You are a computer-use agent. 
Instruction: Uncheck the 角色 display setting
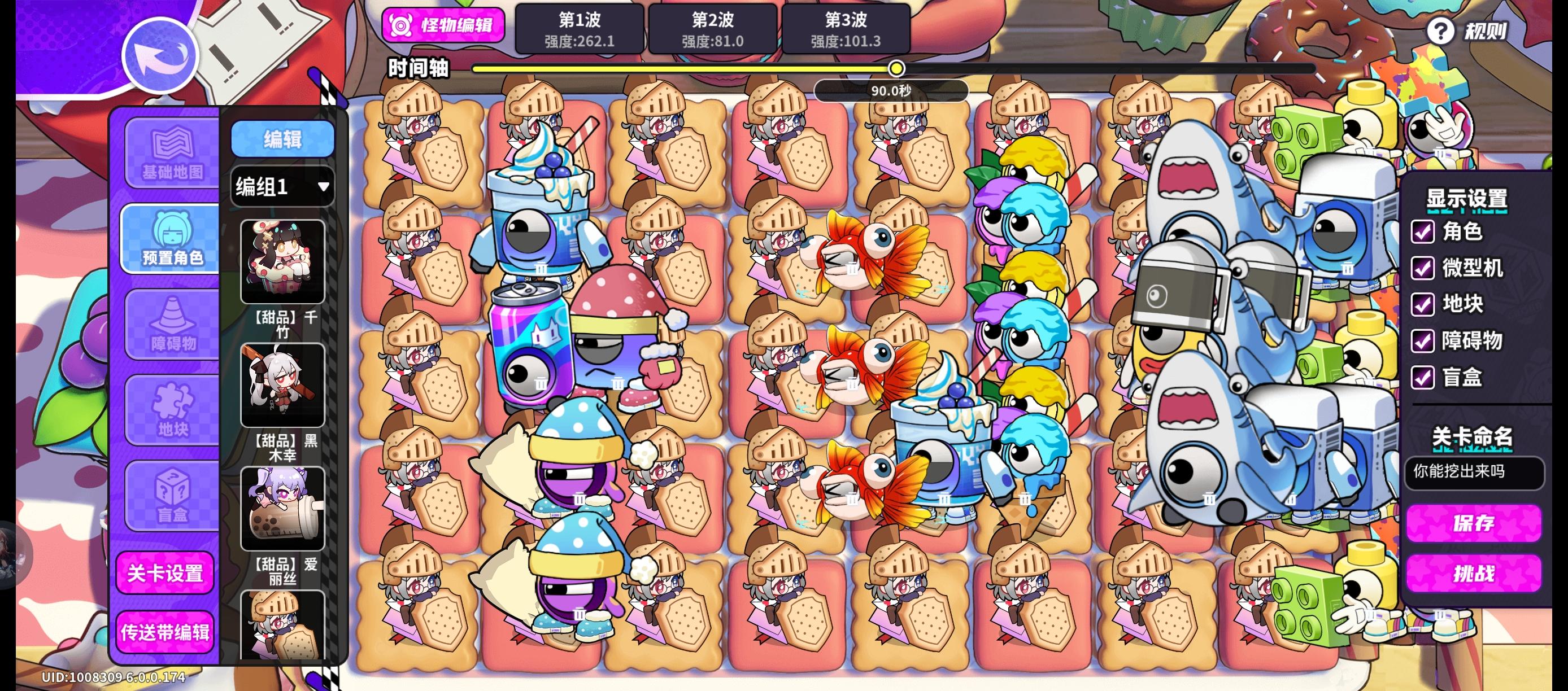pyautogui.click(x=1423, y=233)
